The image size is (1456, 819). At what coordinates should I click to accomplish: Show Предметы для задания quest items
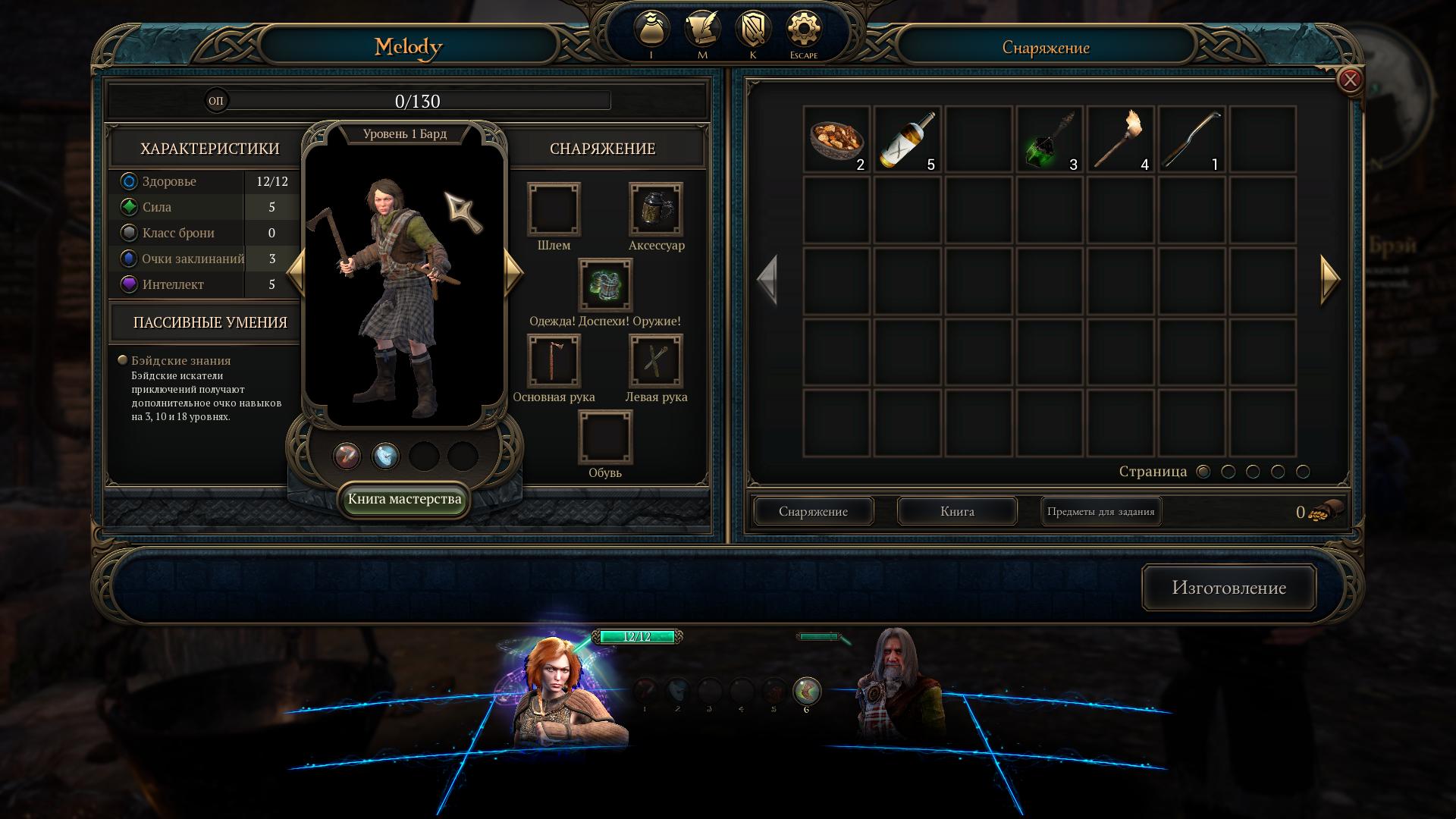click(1100, 512)
